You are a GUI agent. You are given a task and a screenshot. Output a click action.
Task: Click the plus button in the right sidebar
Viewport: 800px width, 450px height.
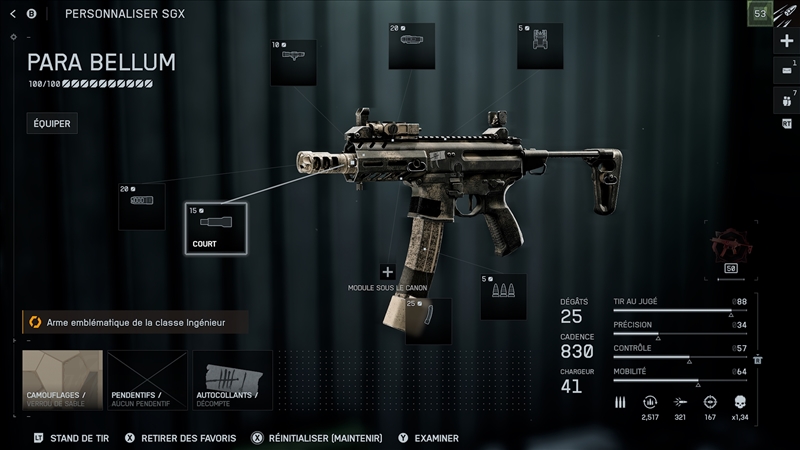[786, 41]
